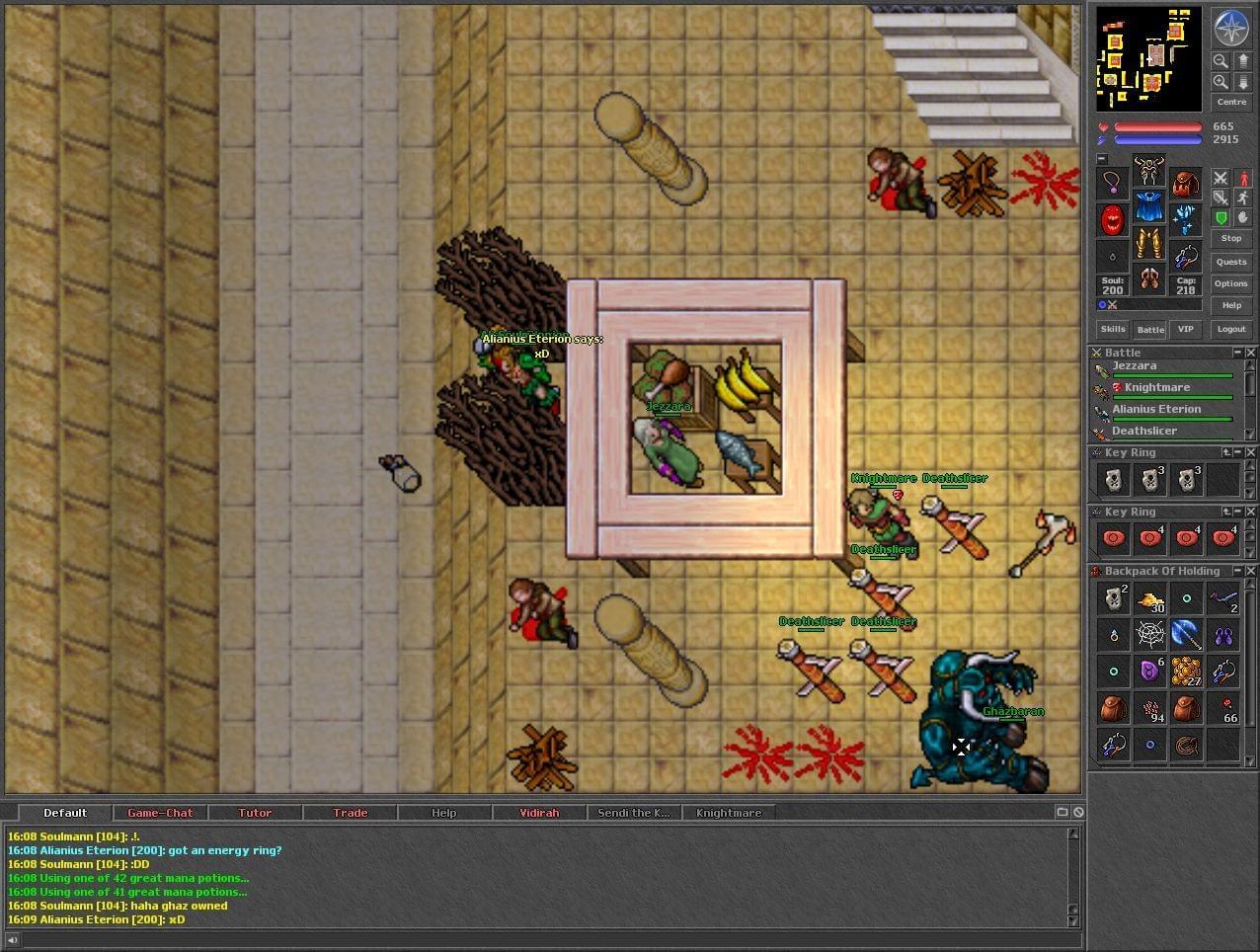This screenshot has width=1260, height=952.
Task: Select the Tutor channel tab
Action: pos(255,813)
